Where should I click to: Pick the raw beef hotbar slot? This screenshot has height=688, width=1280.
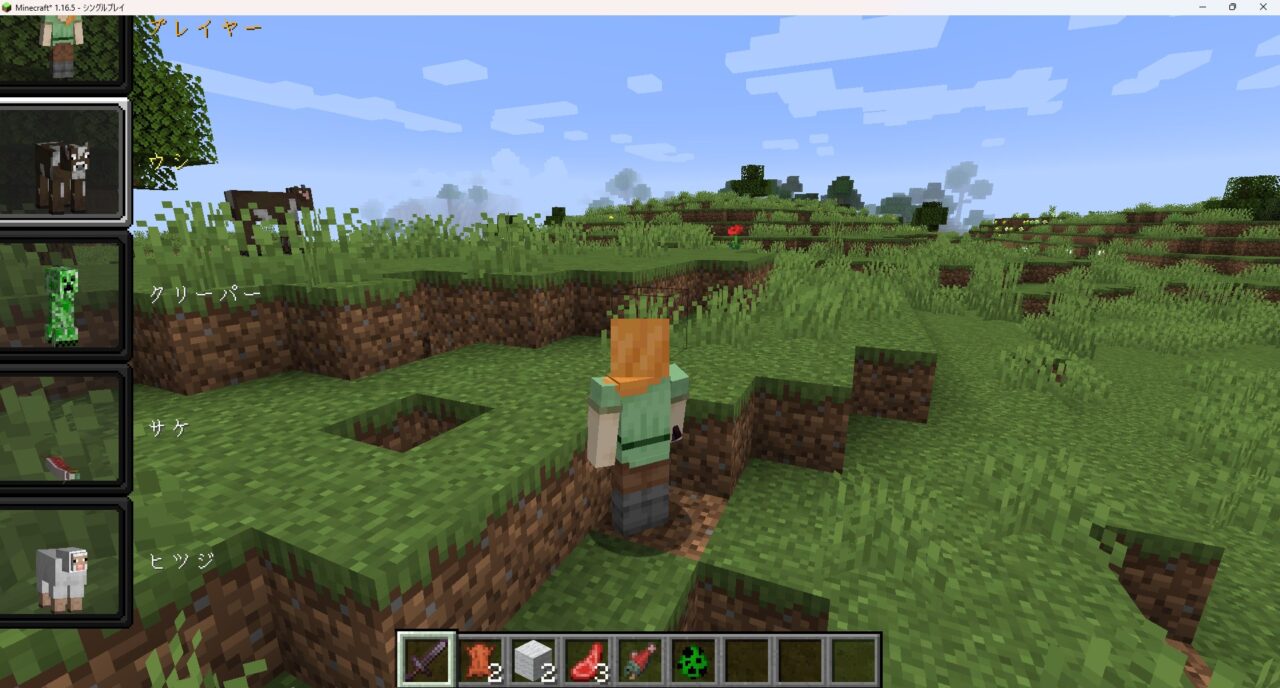[588, 660]
